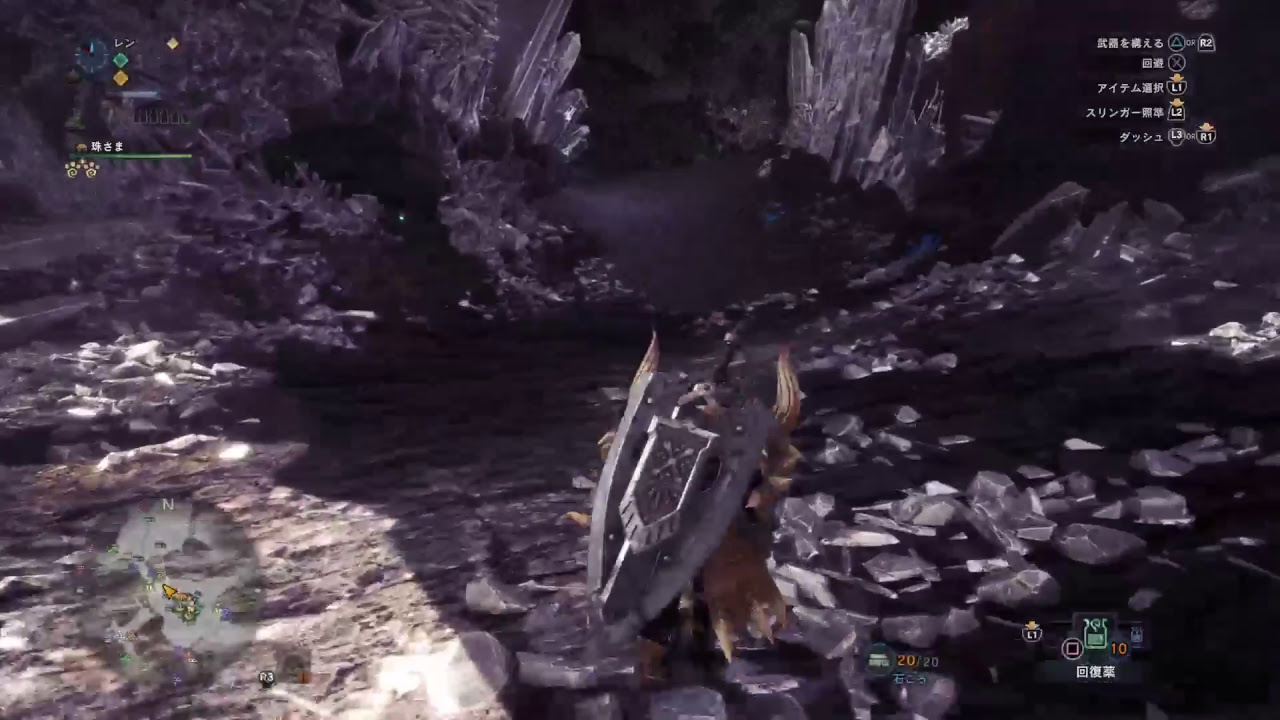Click the compass dial in the top-left
Viewport: 1280px width, 720px height.
click(91, 56)
